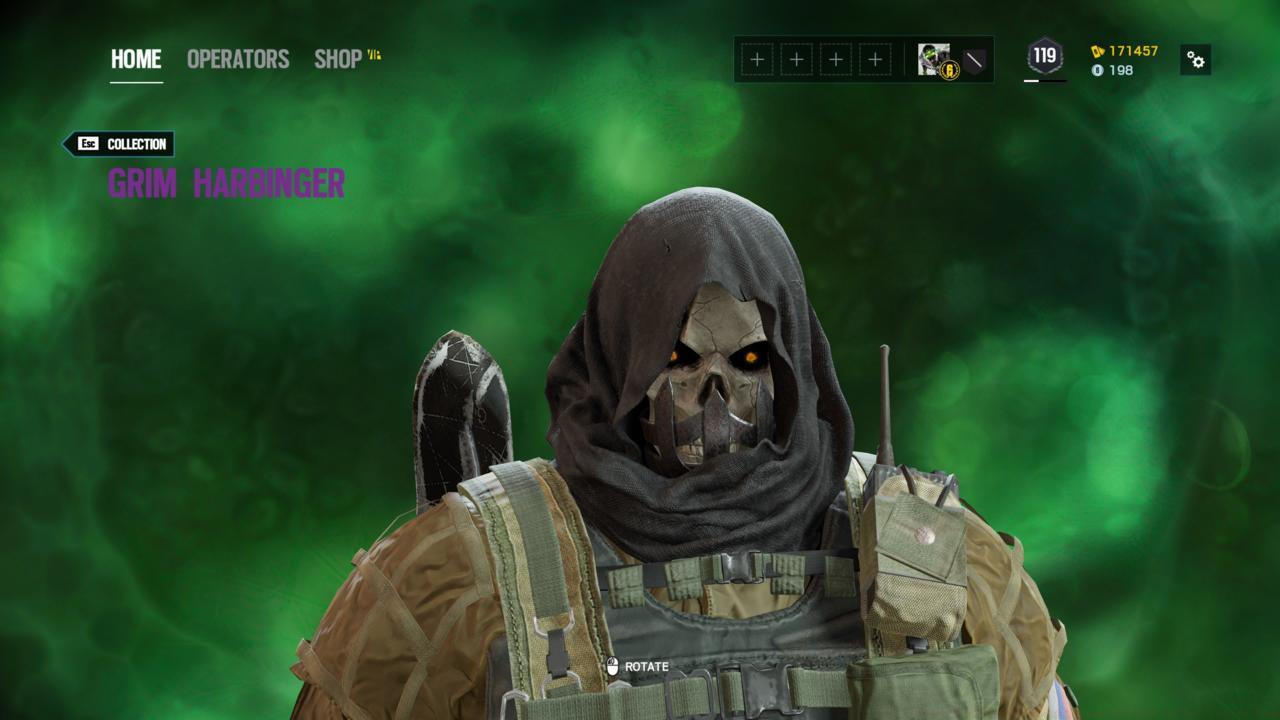Click the Esc key icon on Collection button
Image resolution: width=1280 pixels, height=720 pixels.
click(x=86, y=144)
